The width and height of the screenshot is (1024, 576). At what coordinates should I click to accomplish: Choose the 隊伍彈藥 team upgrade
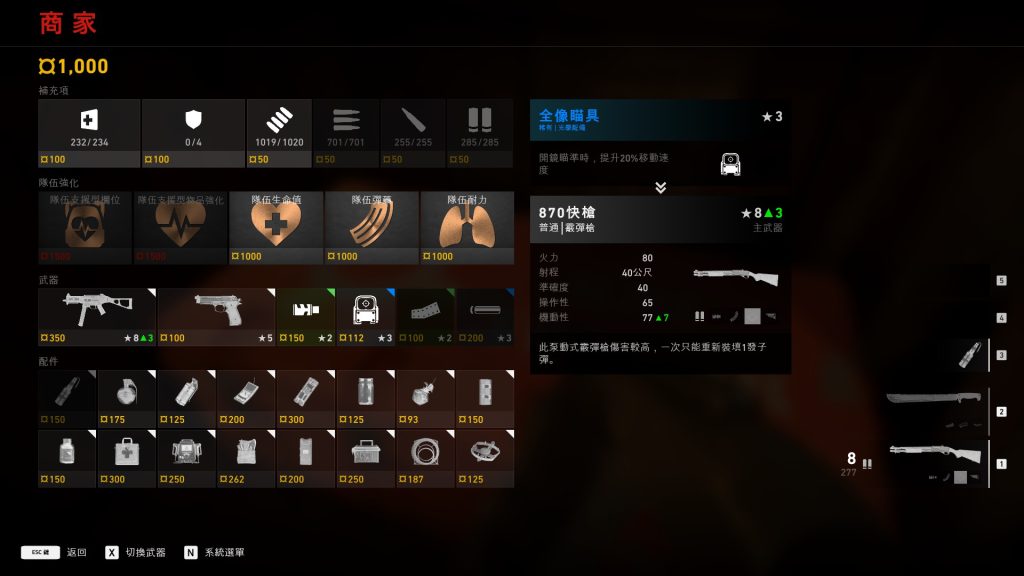(369, 227)
